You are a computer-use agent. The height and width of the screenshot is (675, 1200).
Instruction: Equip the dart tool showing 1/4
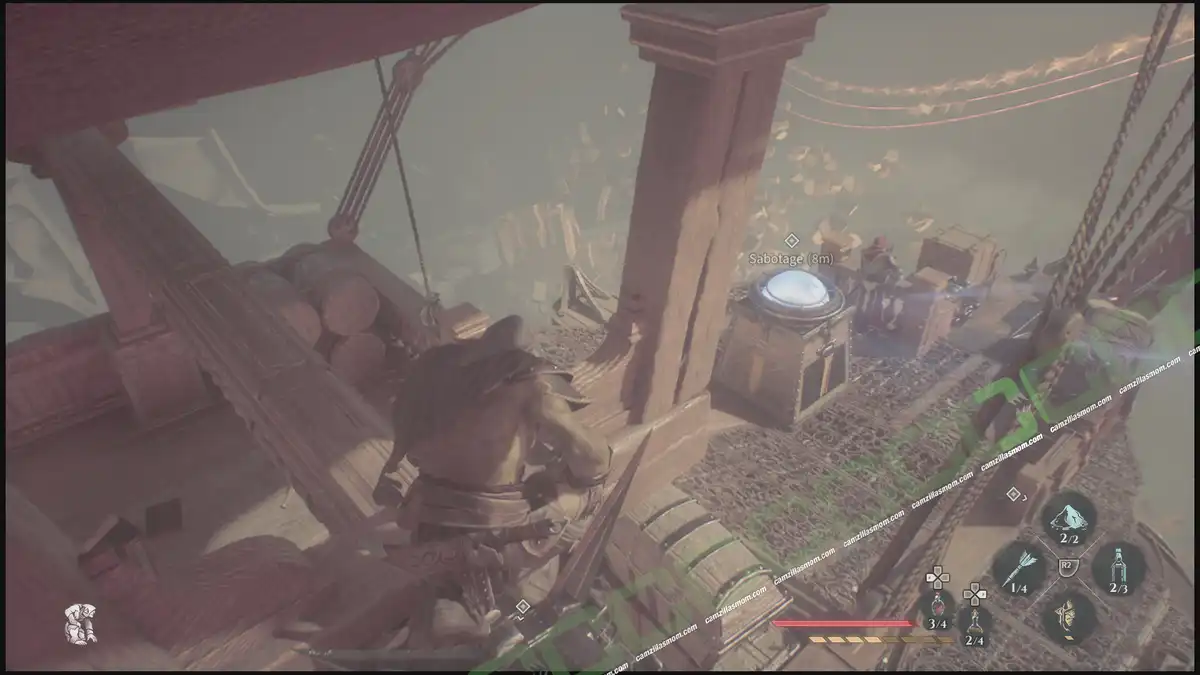coord(1018,568)
